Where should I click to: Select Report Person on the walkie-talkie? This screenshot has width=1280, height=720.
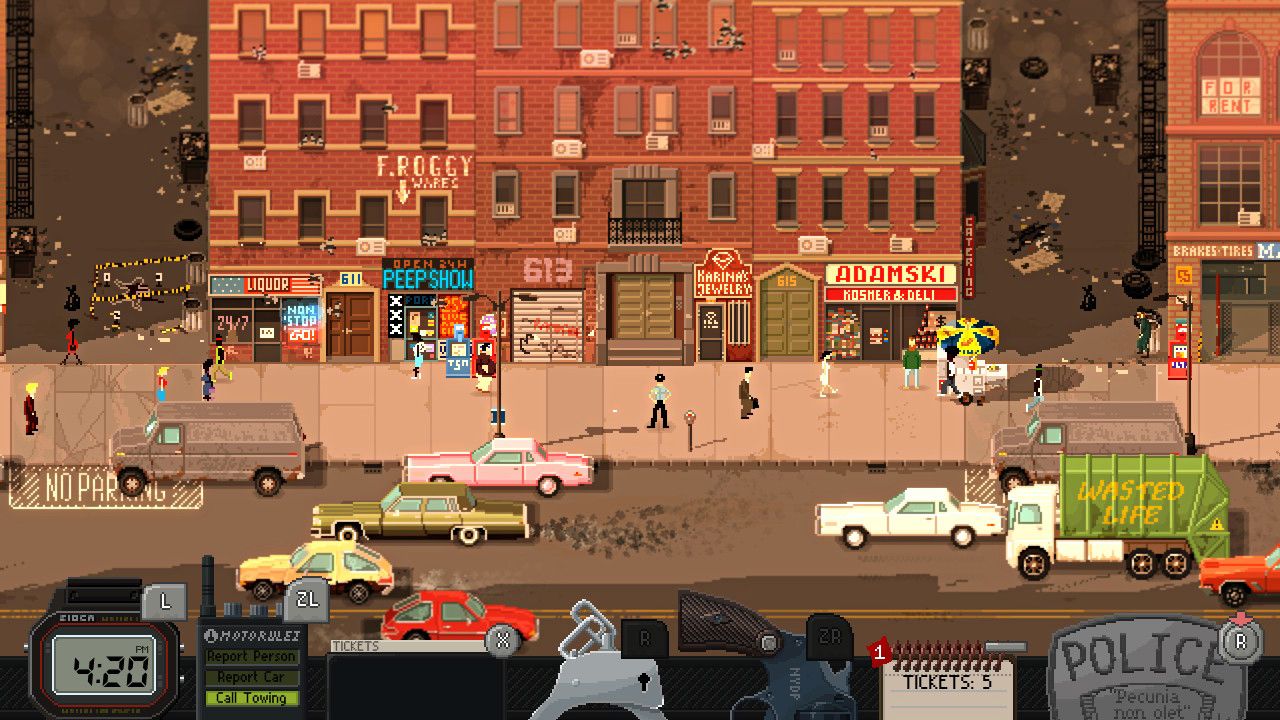click(253, 658)
